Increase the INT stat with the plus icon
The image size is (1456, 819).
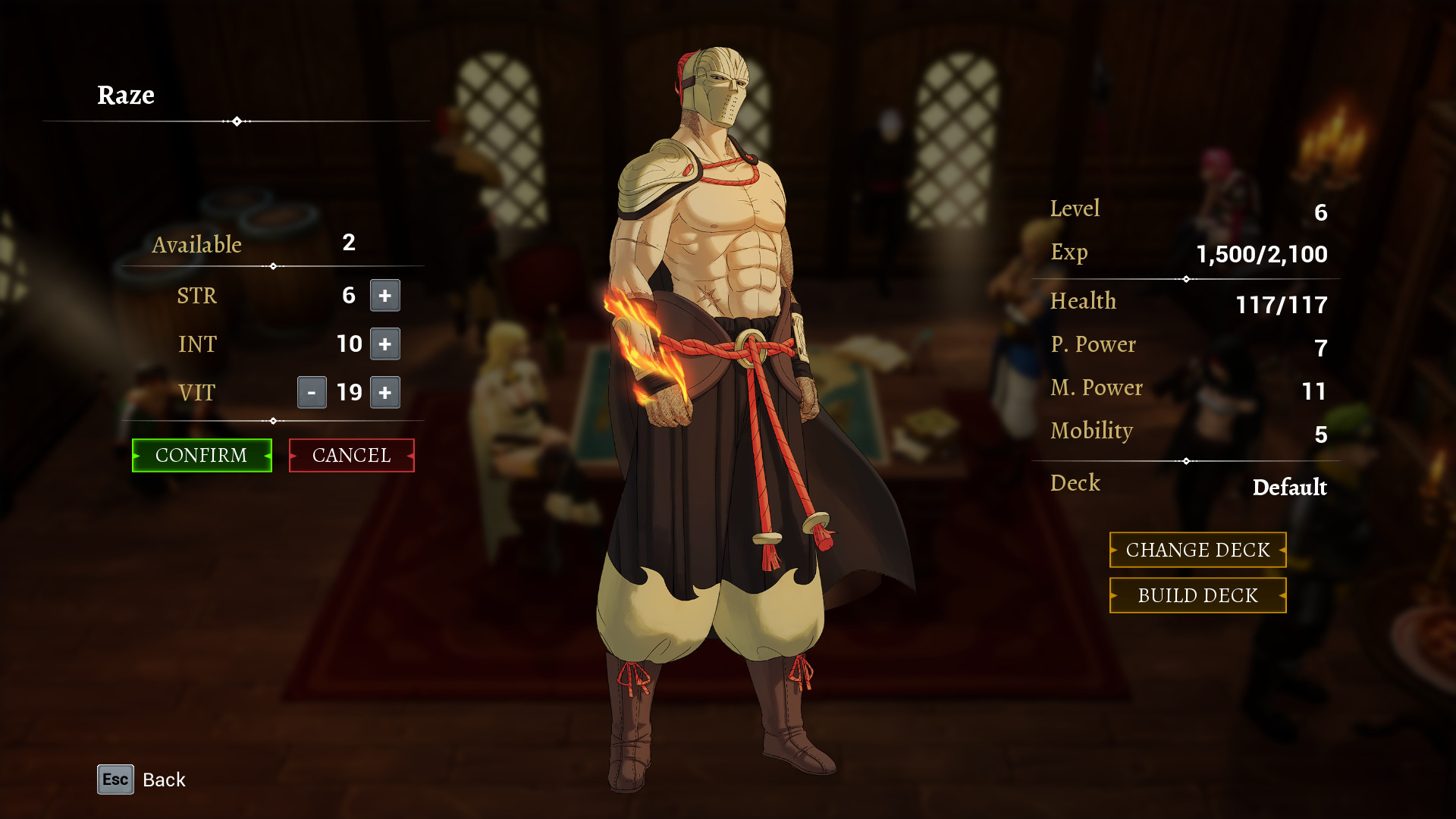click(x=384, y=344)
